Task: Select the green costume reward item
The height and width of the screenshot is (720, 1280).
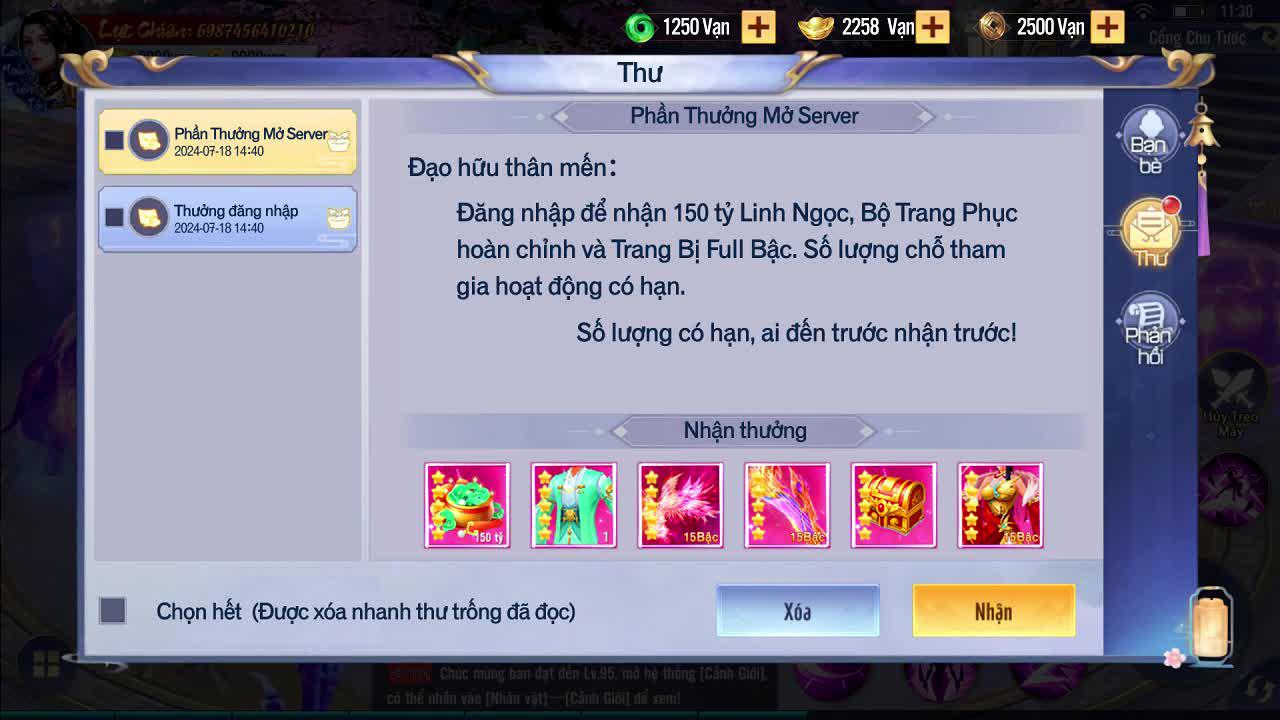Action: [574, 505]
